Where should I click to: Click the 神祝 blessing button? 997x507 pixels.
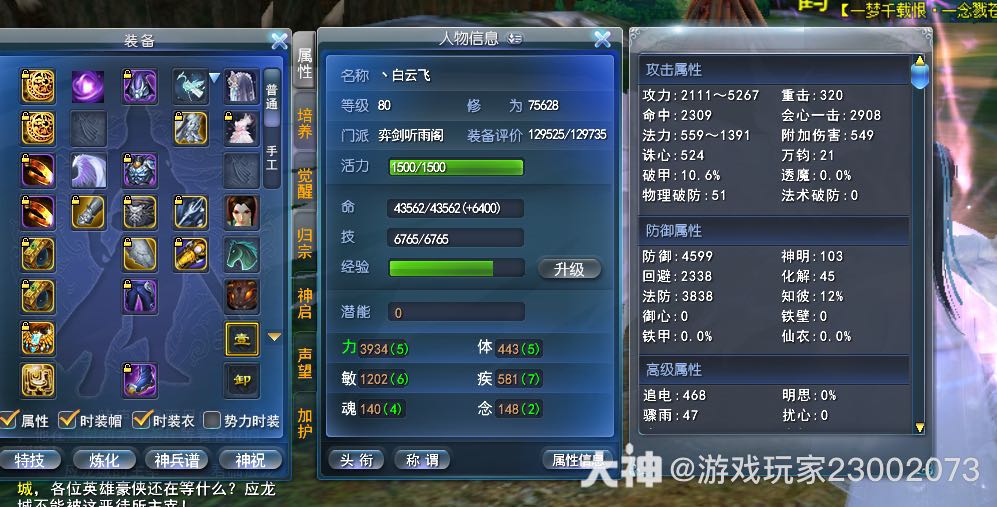249,460
